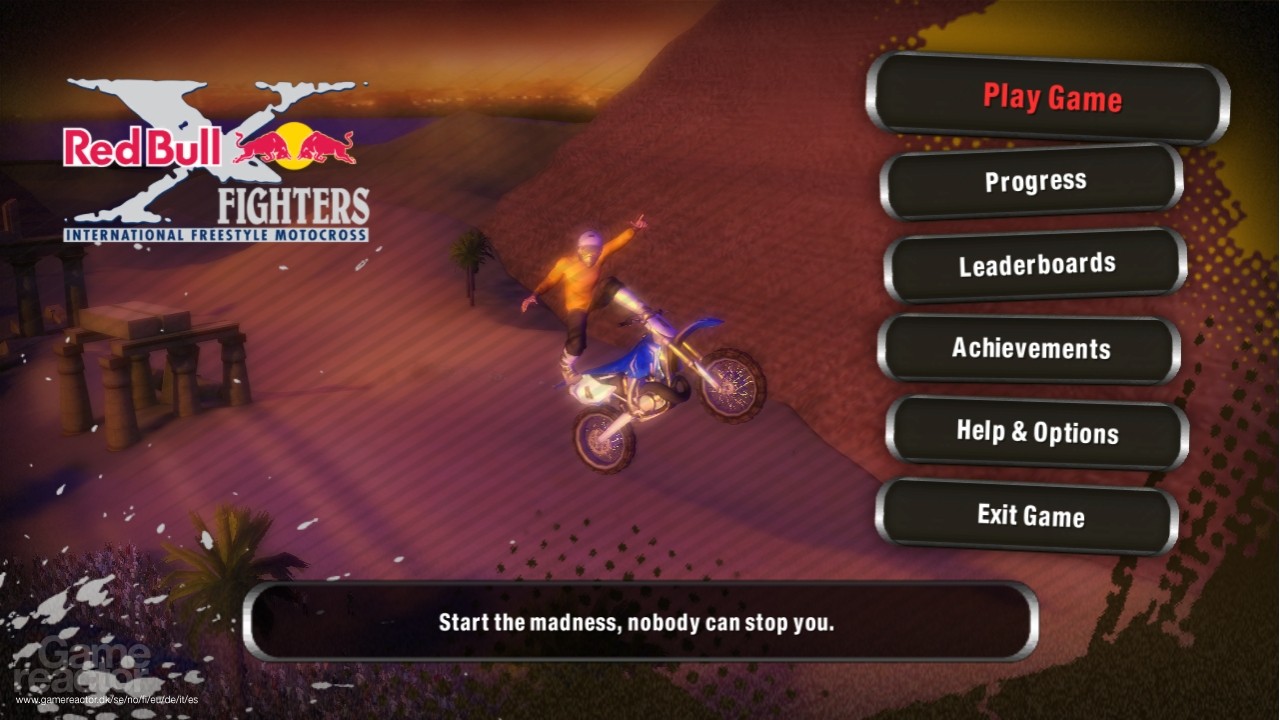The width and height of the screenshot is (1280, 720).
Task: Select the Exit Game menu item
Action: (x=1032, y=517)
